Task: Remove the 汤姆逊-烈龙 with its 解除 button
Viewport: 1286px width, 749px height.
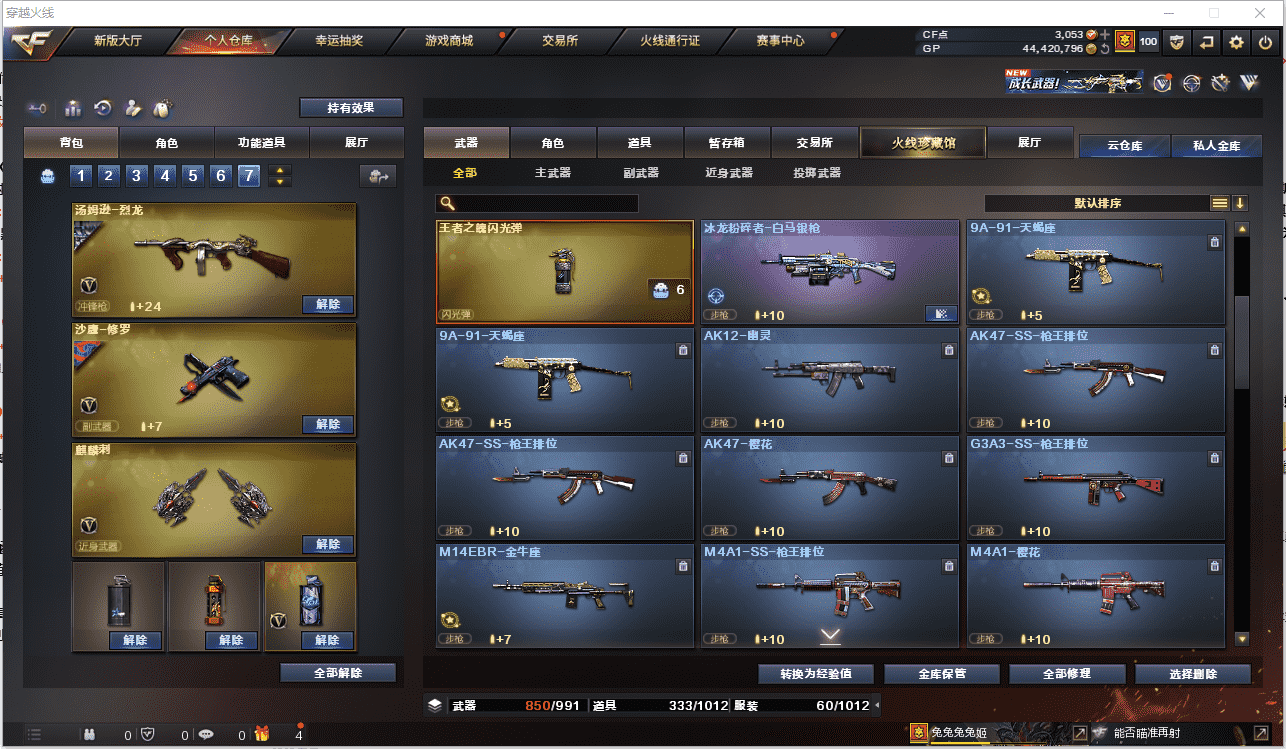Action: point(328,304)
